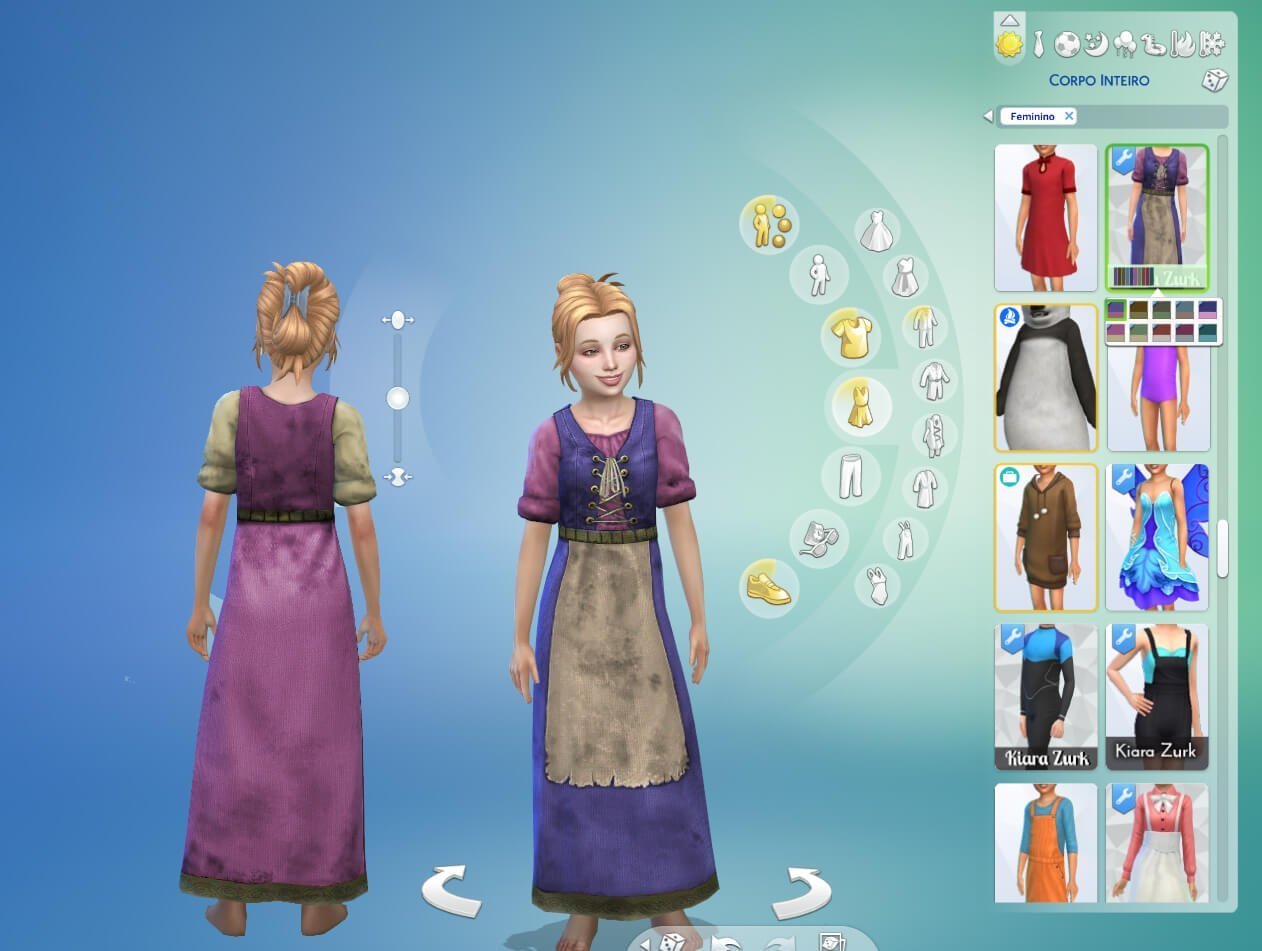Viewport: 1262px width, 951px height.
Task: Select the penguin costume thumbnail
Action: [1045, 378]
